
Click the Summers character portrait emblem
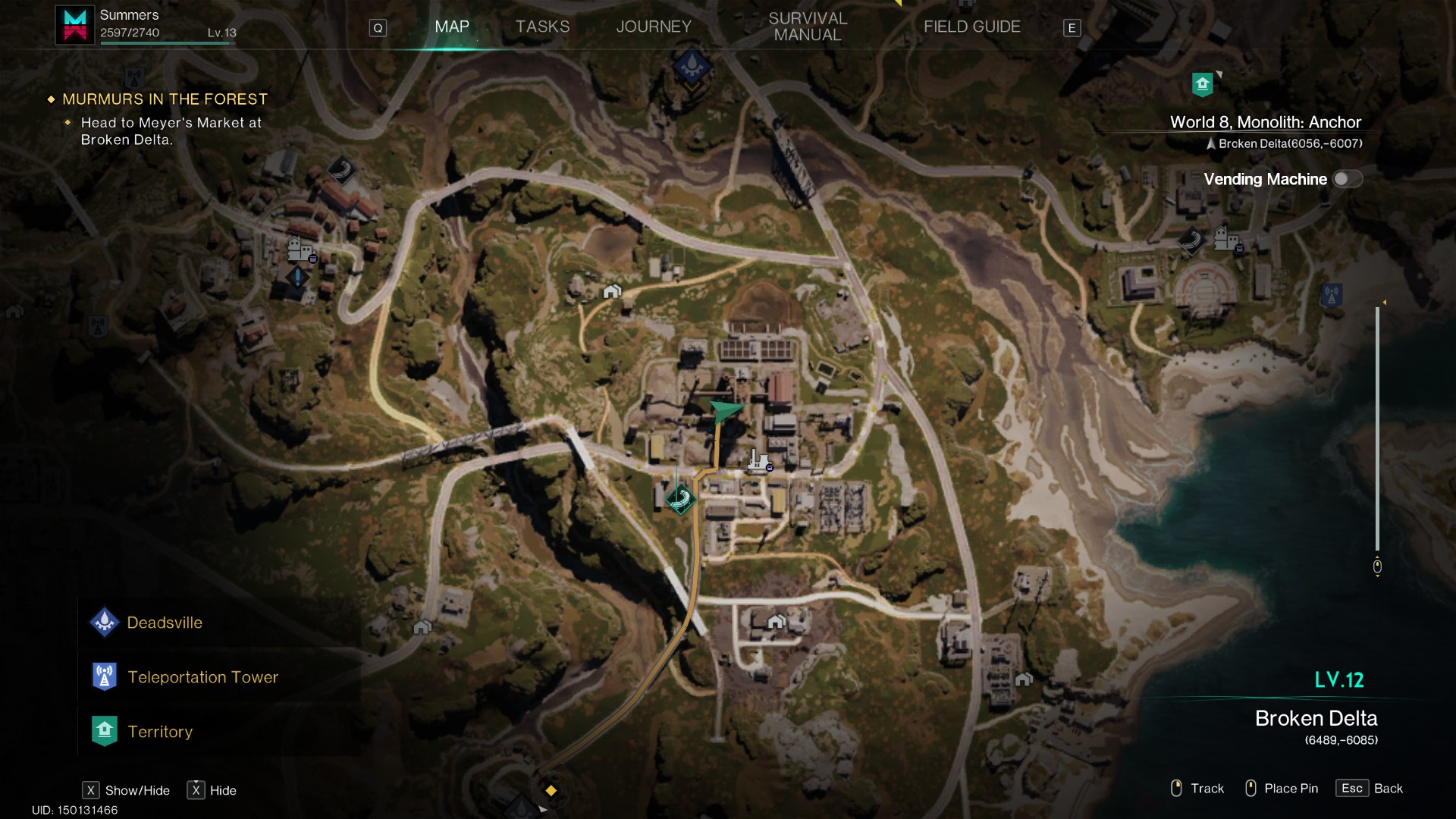click(74, 24)
